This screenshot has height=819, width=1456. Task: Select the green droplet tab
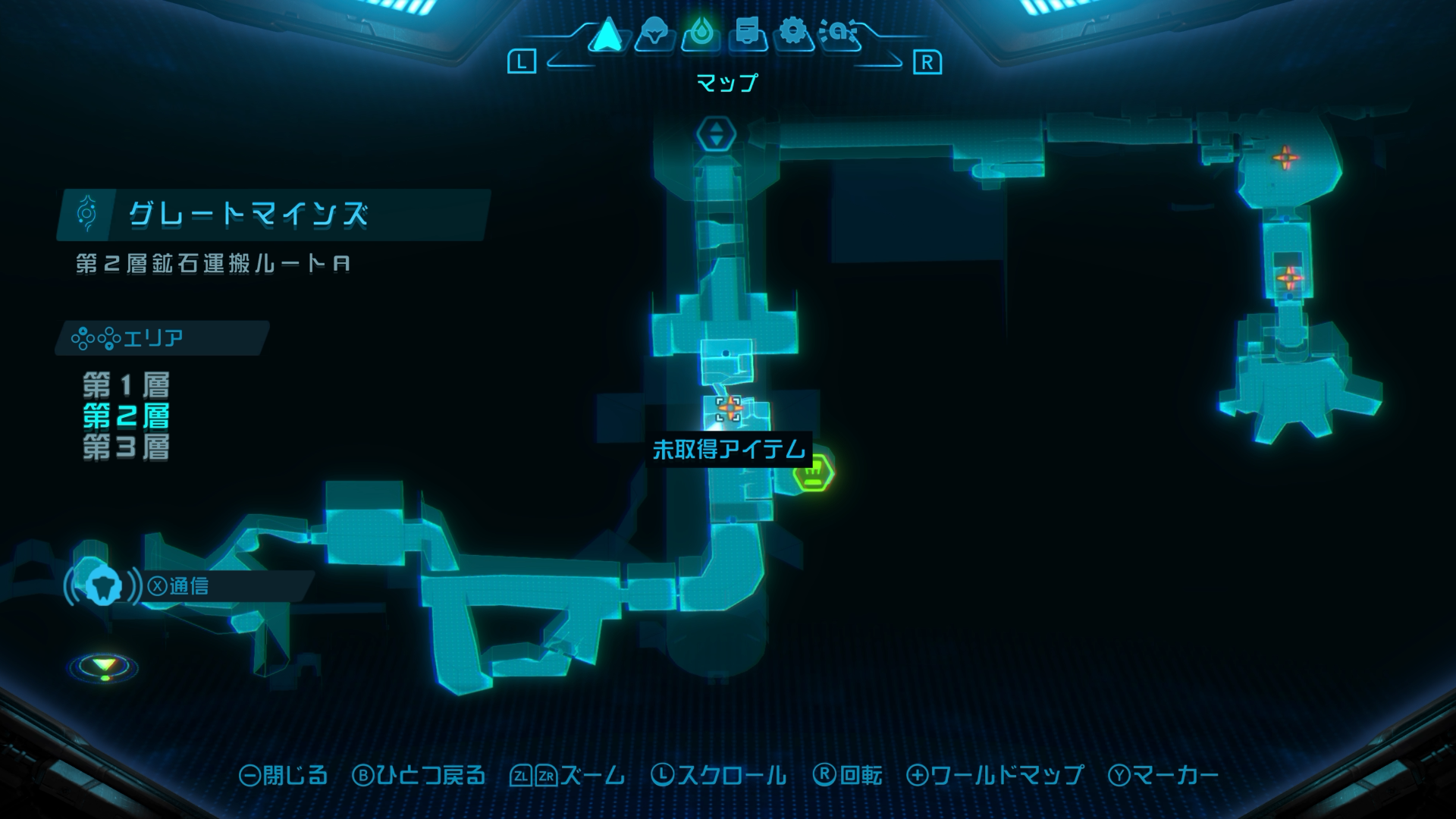(x=701, y=34)
